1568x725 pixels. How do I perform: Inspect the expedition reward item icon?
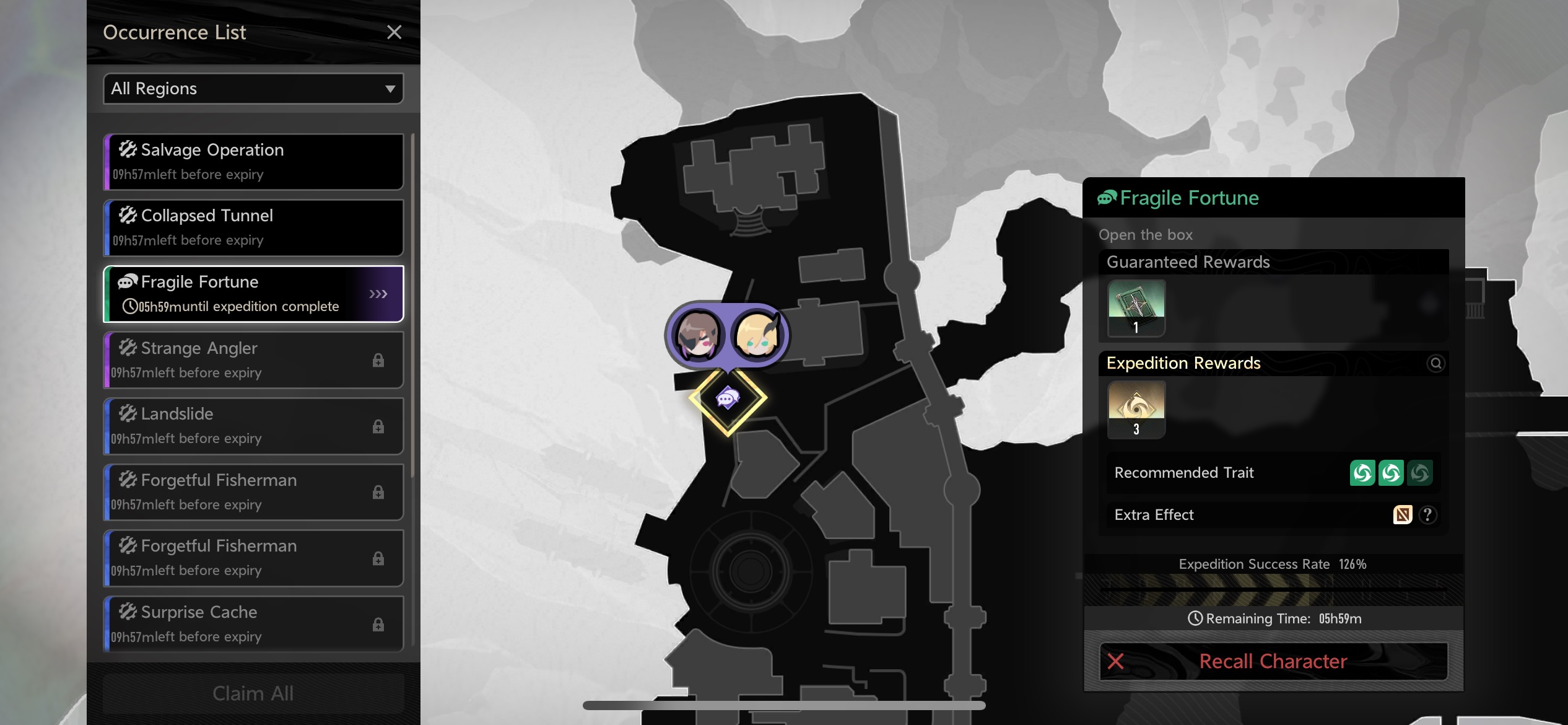point(1136,409)
